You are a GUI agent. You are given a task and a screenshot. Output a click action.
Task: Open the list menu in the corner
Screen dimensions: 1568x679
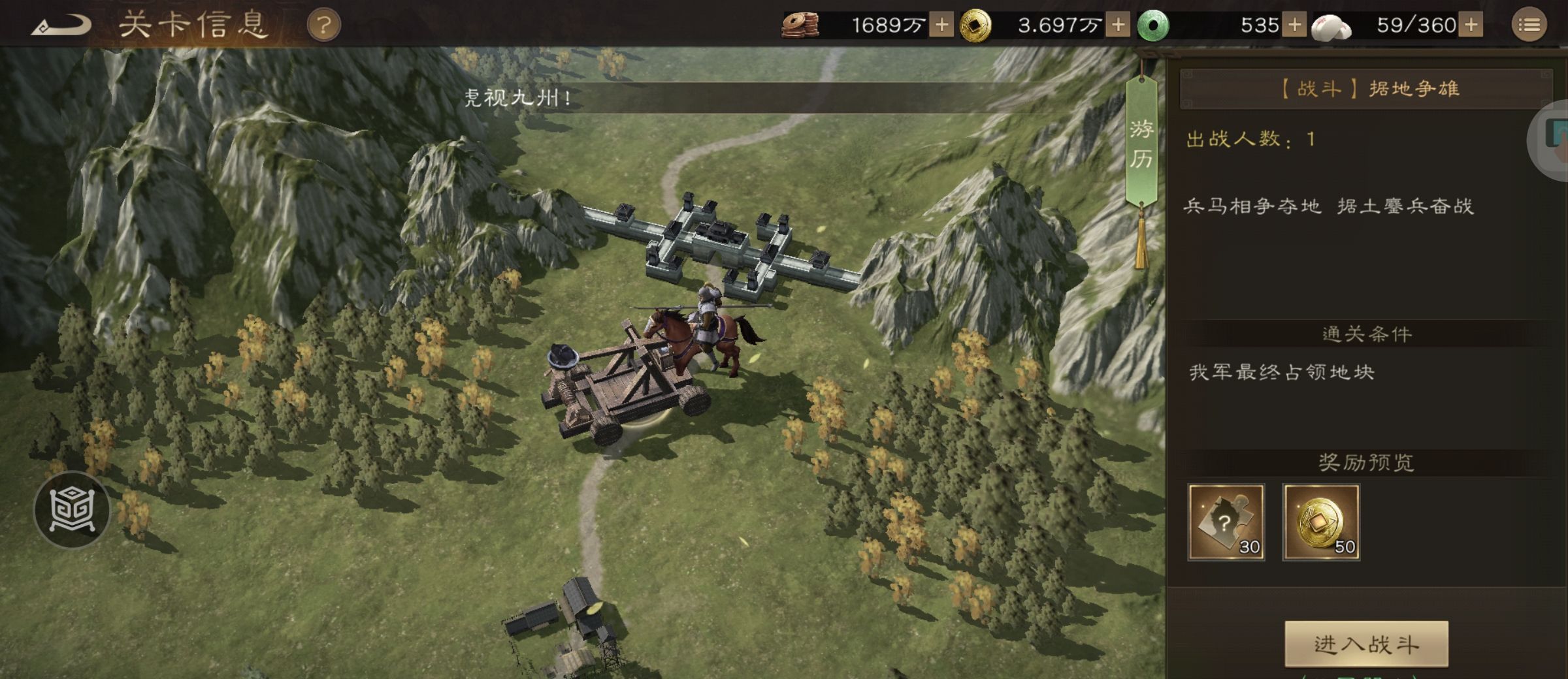pos(1529,25)
